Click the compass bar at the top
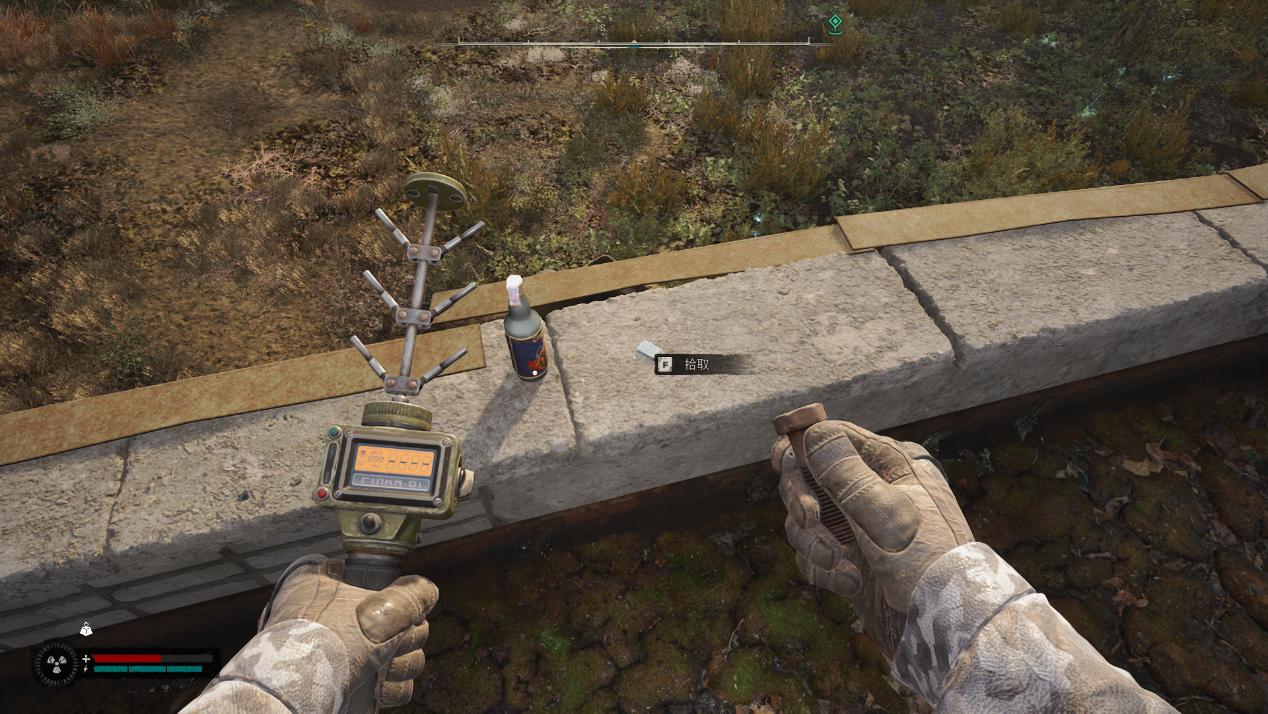Viewport: 1268px width, 714px height. point(633,42)
